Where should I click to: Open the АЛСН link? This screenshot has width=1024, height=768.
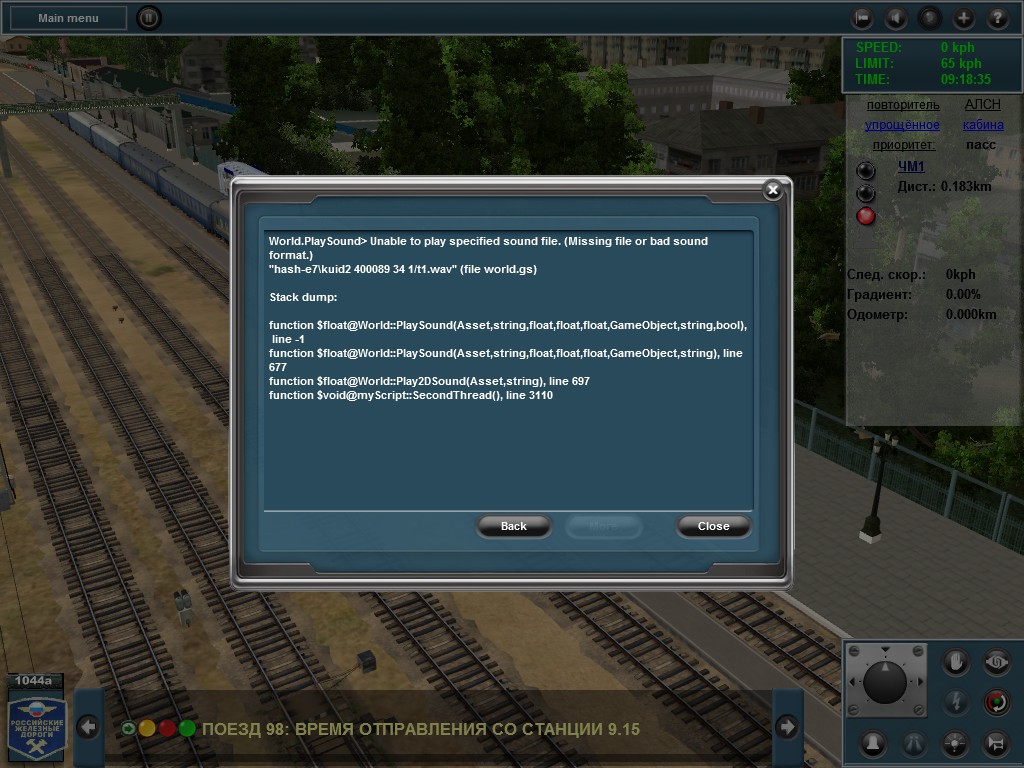tap(982, 105)
